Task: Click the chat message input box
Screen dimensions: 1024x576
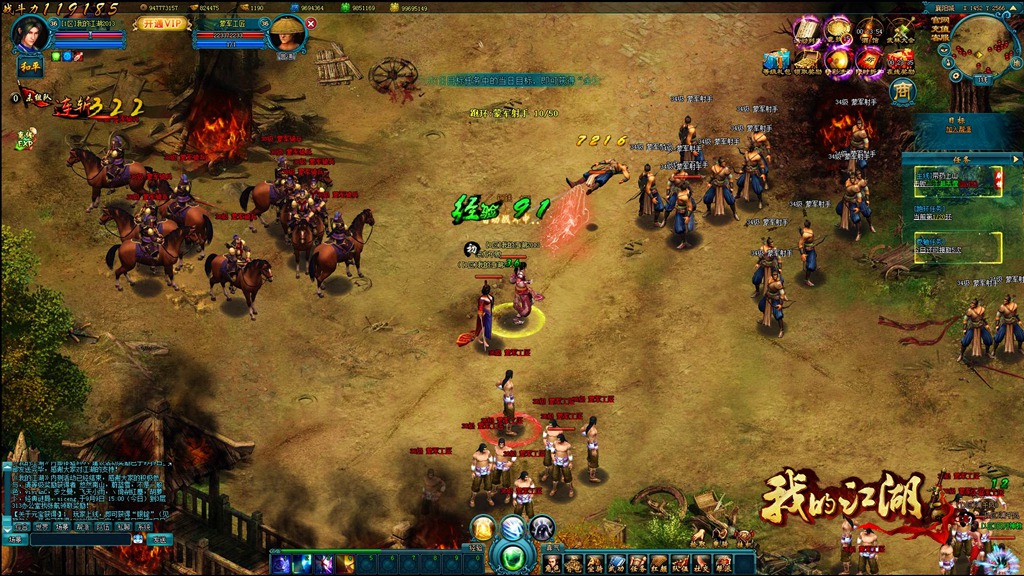Action: pos(80,539)
